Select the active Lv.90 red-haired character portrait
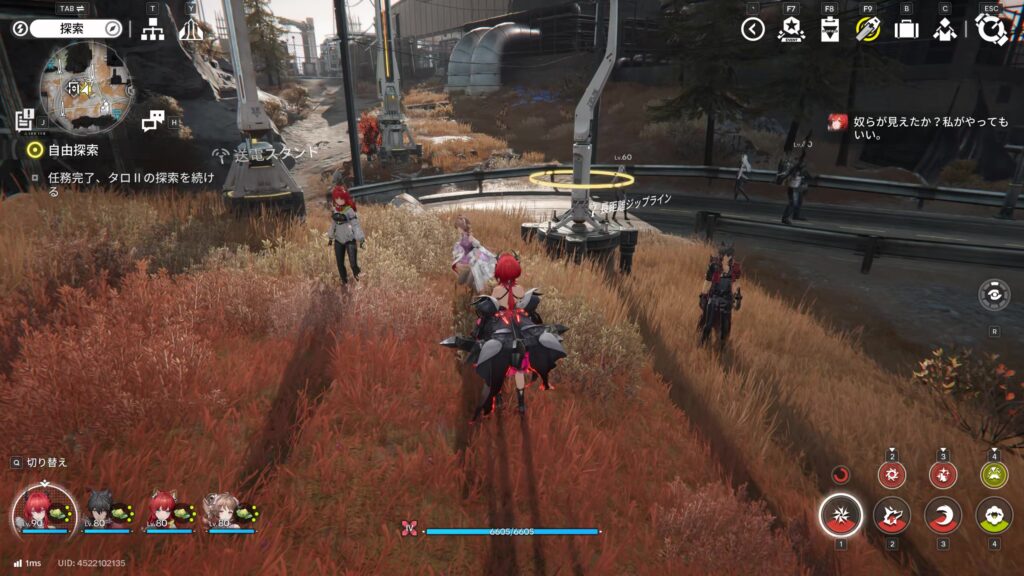The image size is (1024, 576). (x=42, y=510)
